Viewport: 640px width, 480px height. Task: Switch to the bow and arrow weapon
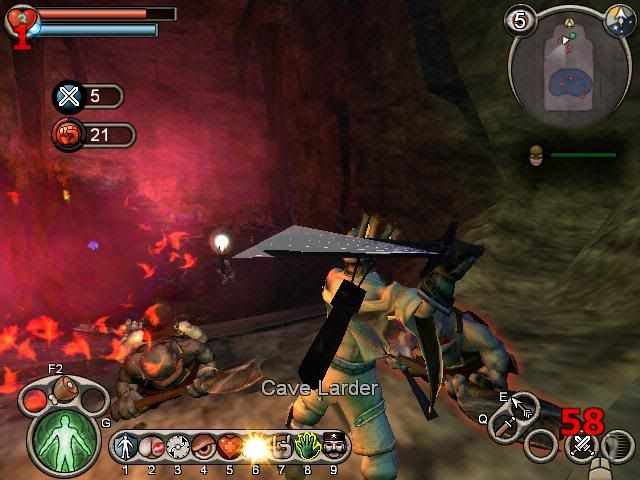pyautogui.click(x=522, y=408)
